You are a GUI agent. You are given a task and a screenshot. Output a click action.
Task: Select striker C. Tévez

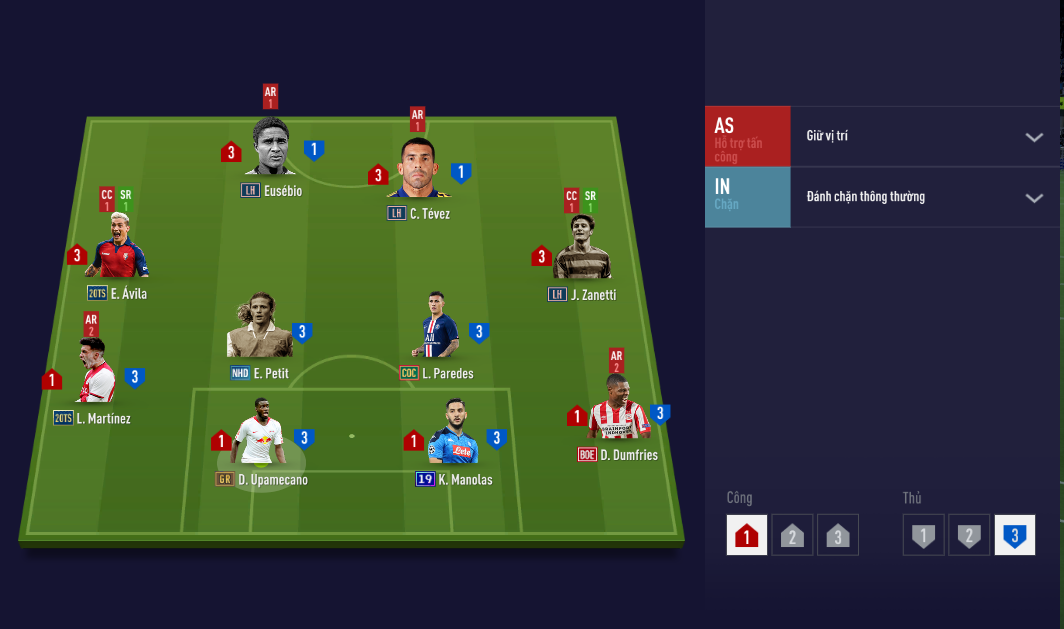pyautogui.click(x=417, y=169)
